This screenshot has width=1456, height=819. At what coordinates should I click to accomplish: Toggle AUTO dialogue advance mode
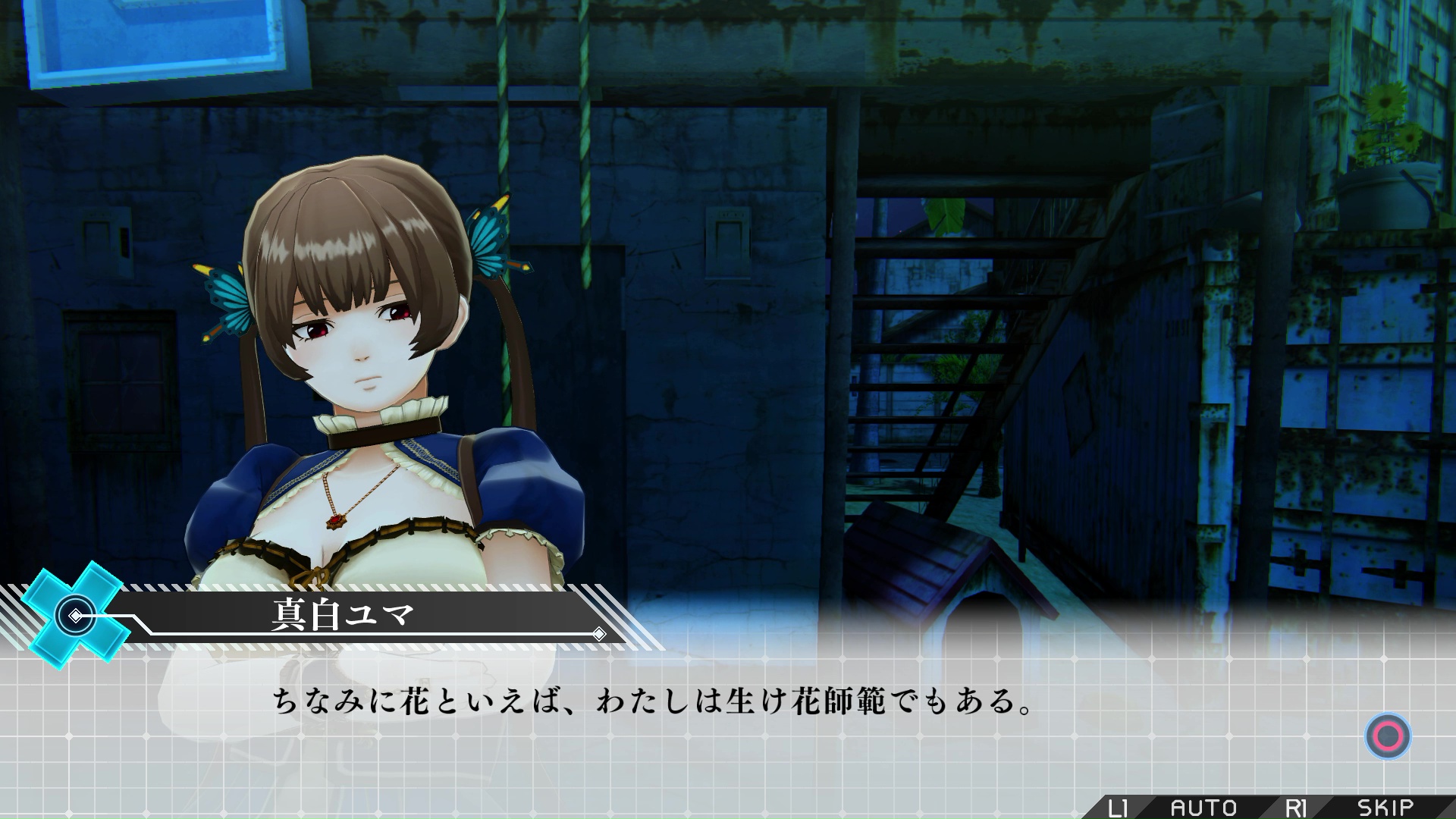[1203, 808]
